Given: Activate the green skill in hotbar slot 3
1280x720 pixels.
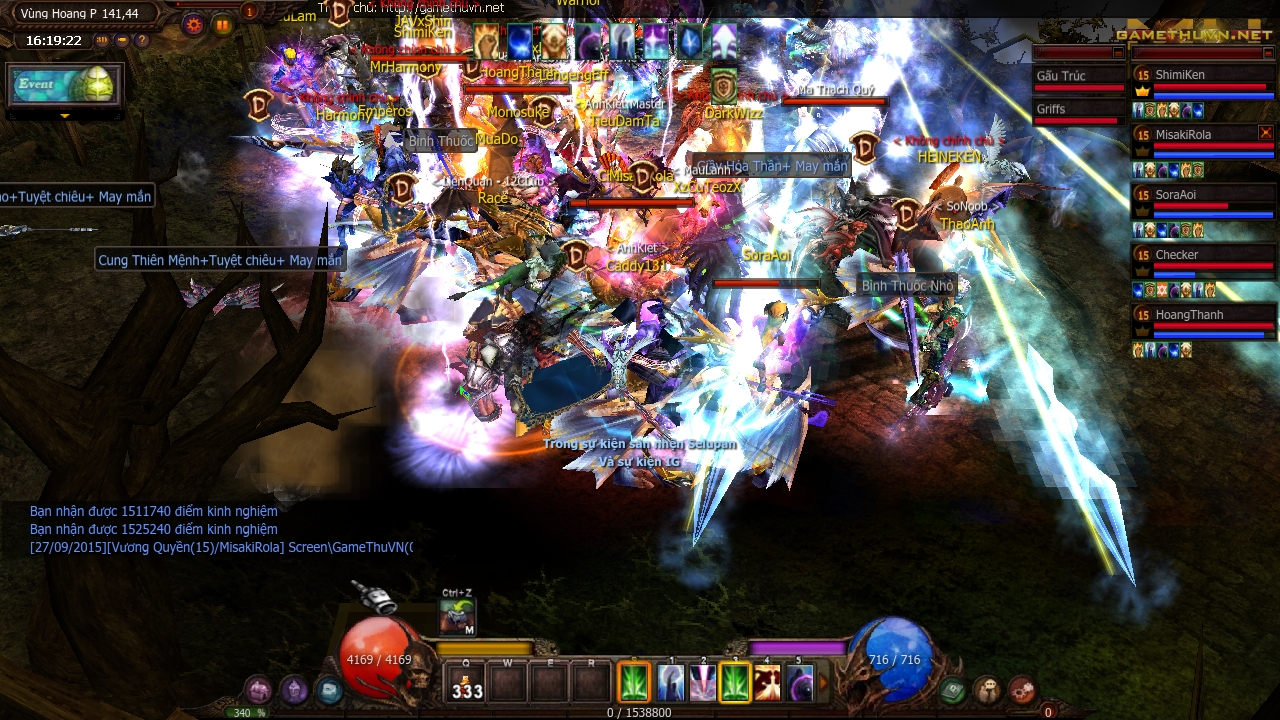Looking at the screenshot, I should (735, 682).
